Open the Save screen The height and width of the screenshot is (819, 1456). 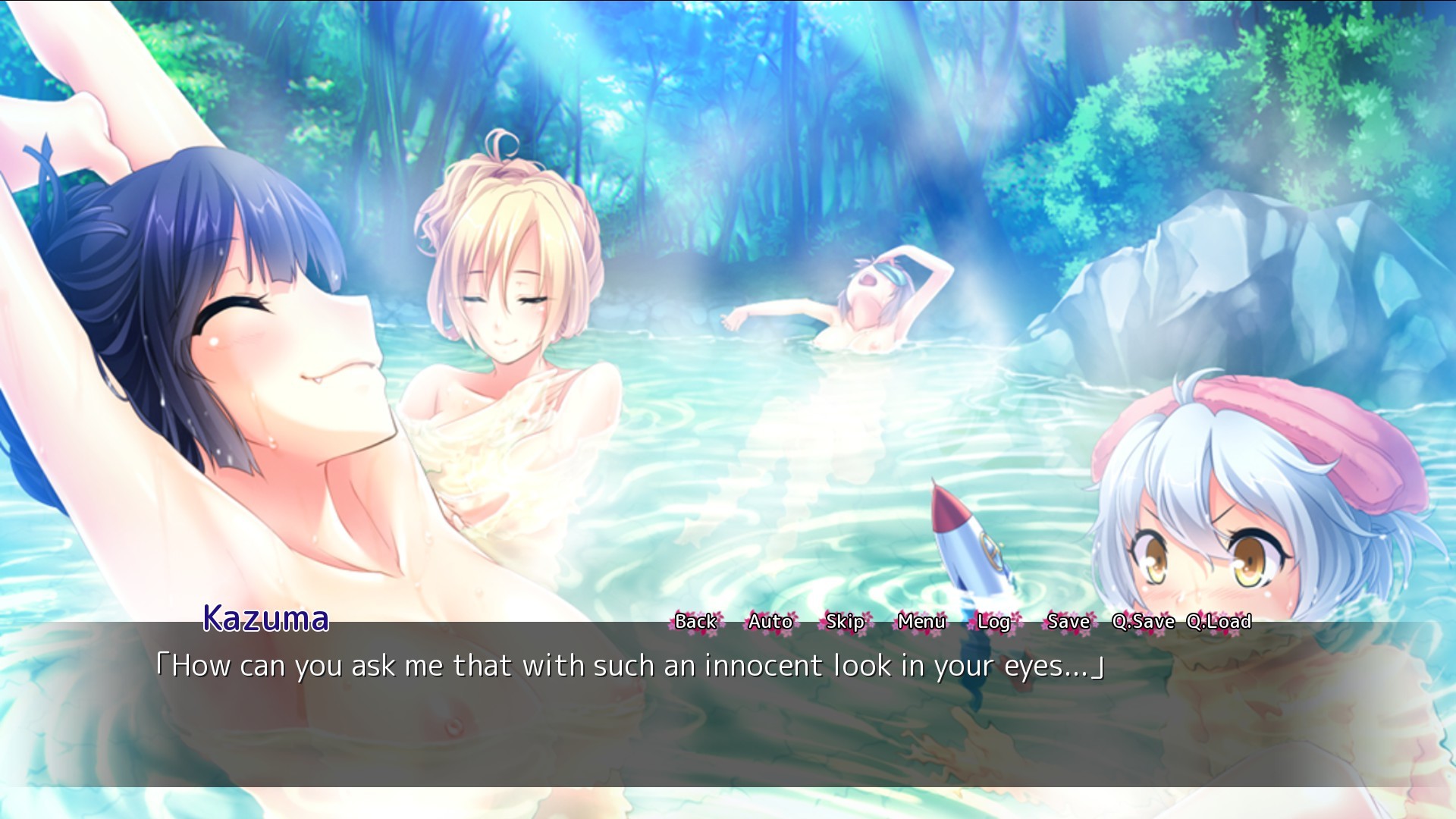point(1068,622)
